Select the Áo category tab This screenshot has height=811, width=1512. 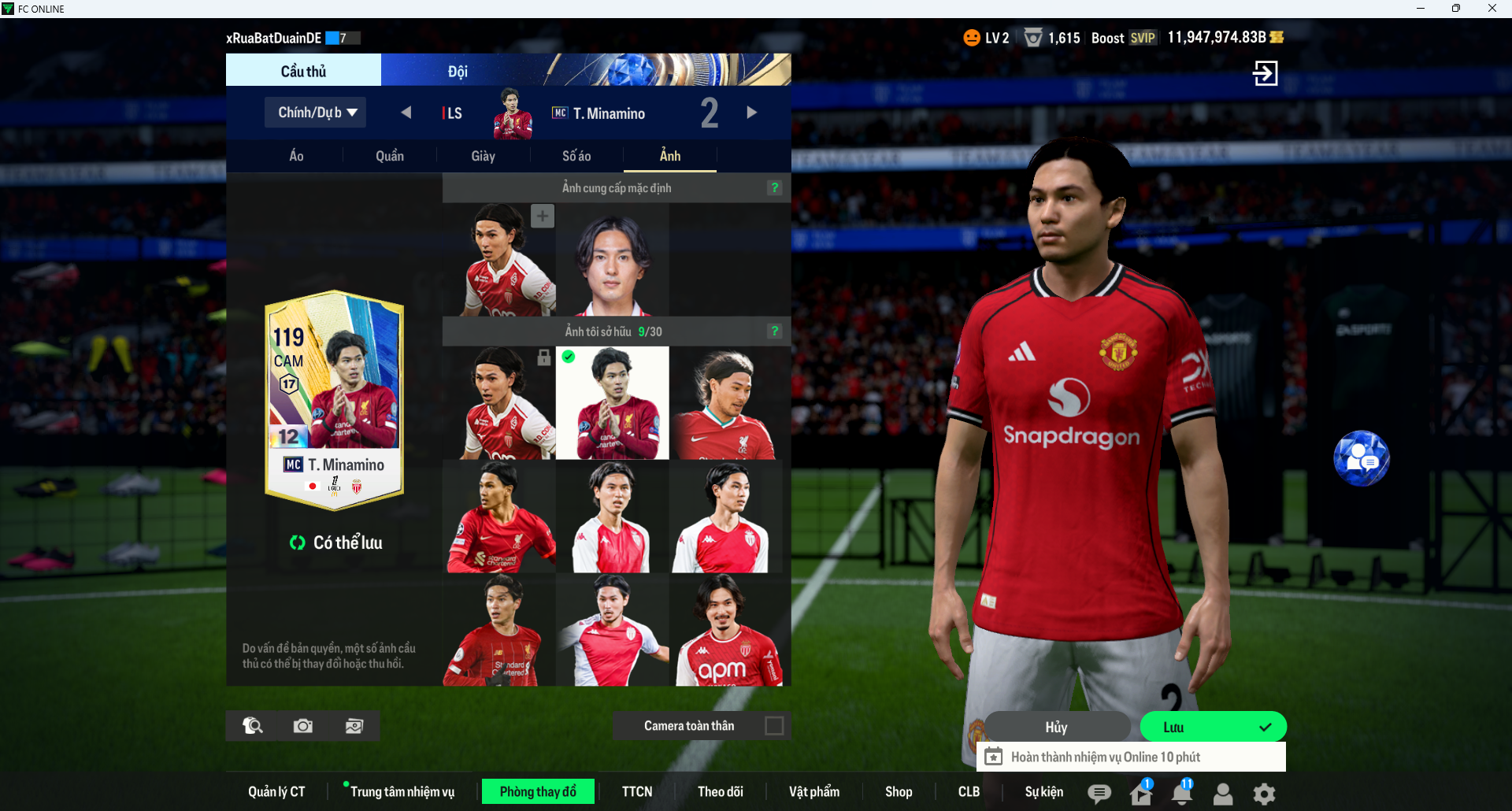296,156
